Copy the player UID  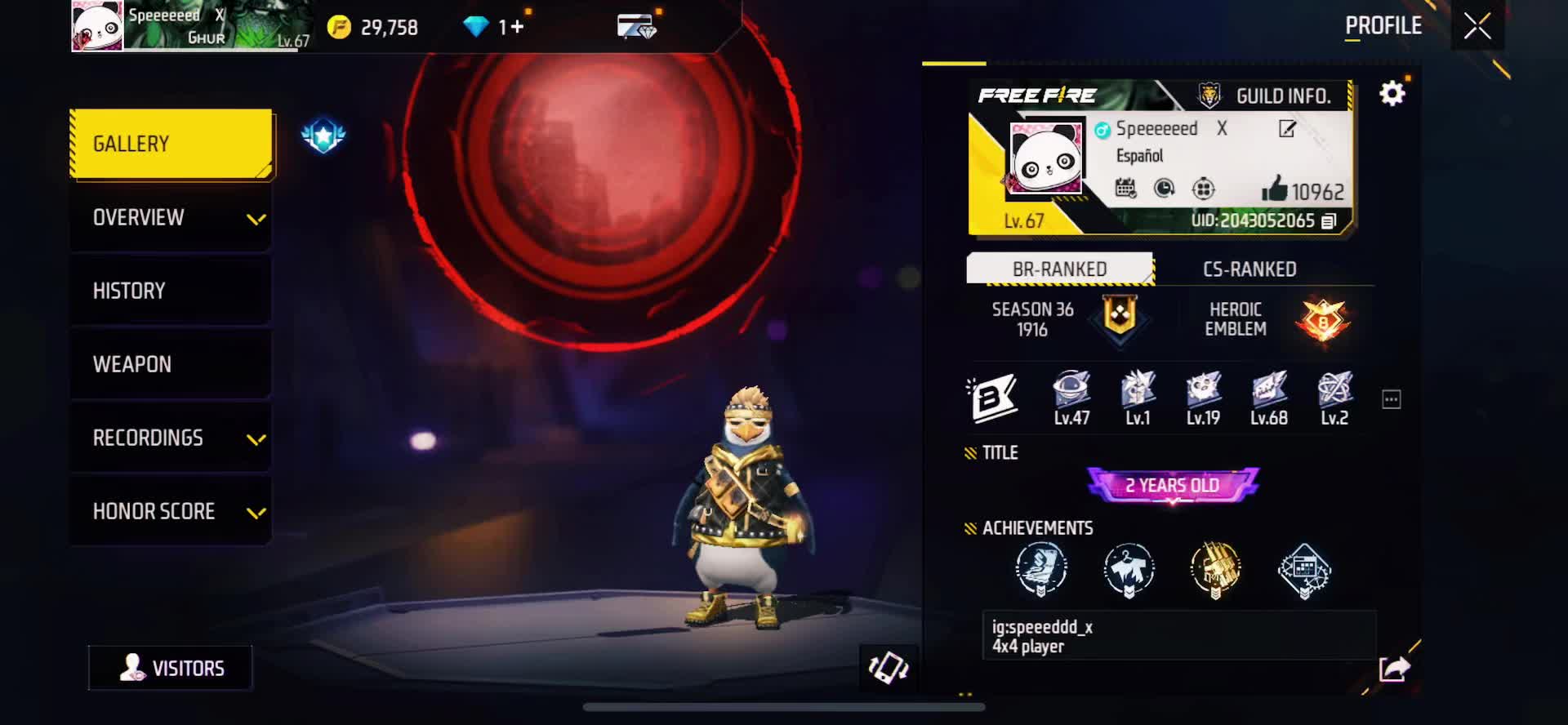click(x=1330, y=221)
